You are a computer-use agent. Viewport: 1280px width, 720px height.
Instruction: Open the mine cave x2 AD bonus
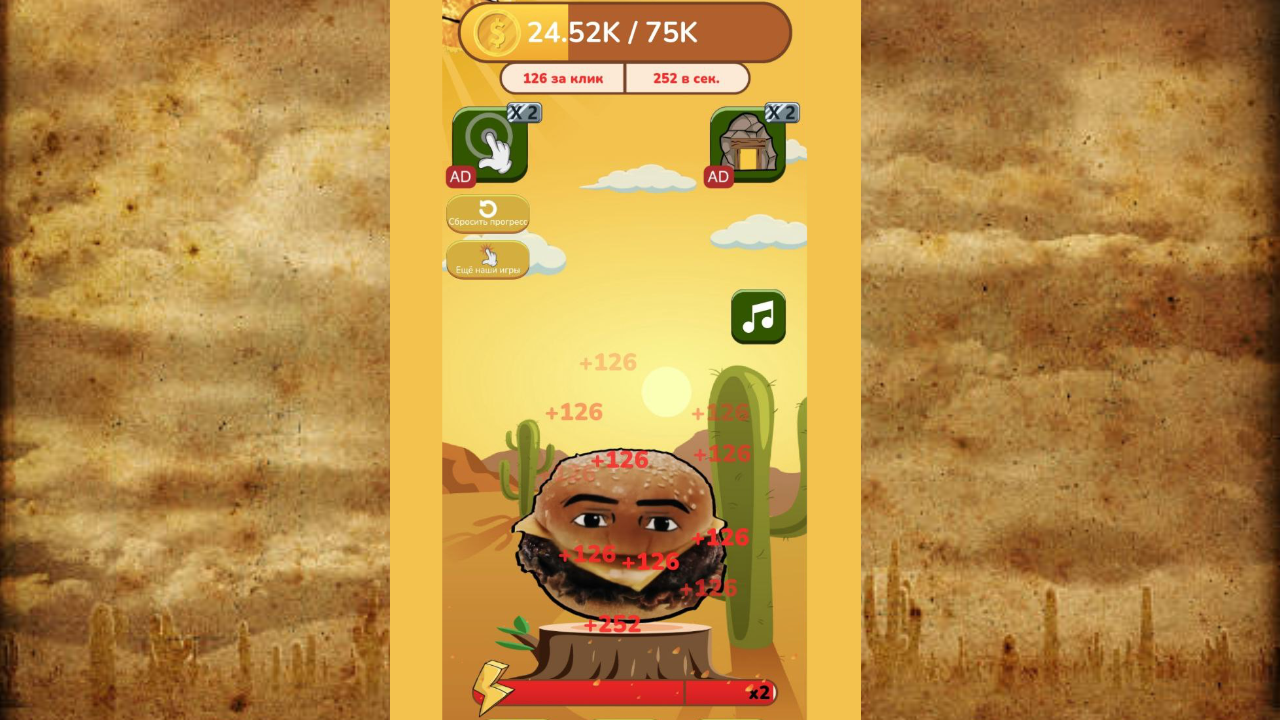coord(746,145)
